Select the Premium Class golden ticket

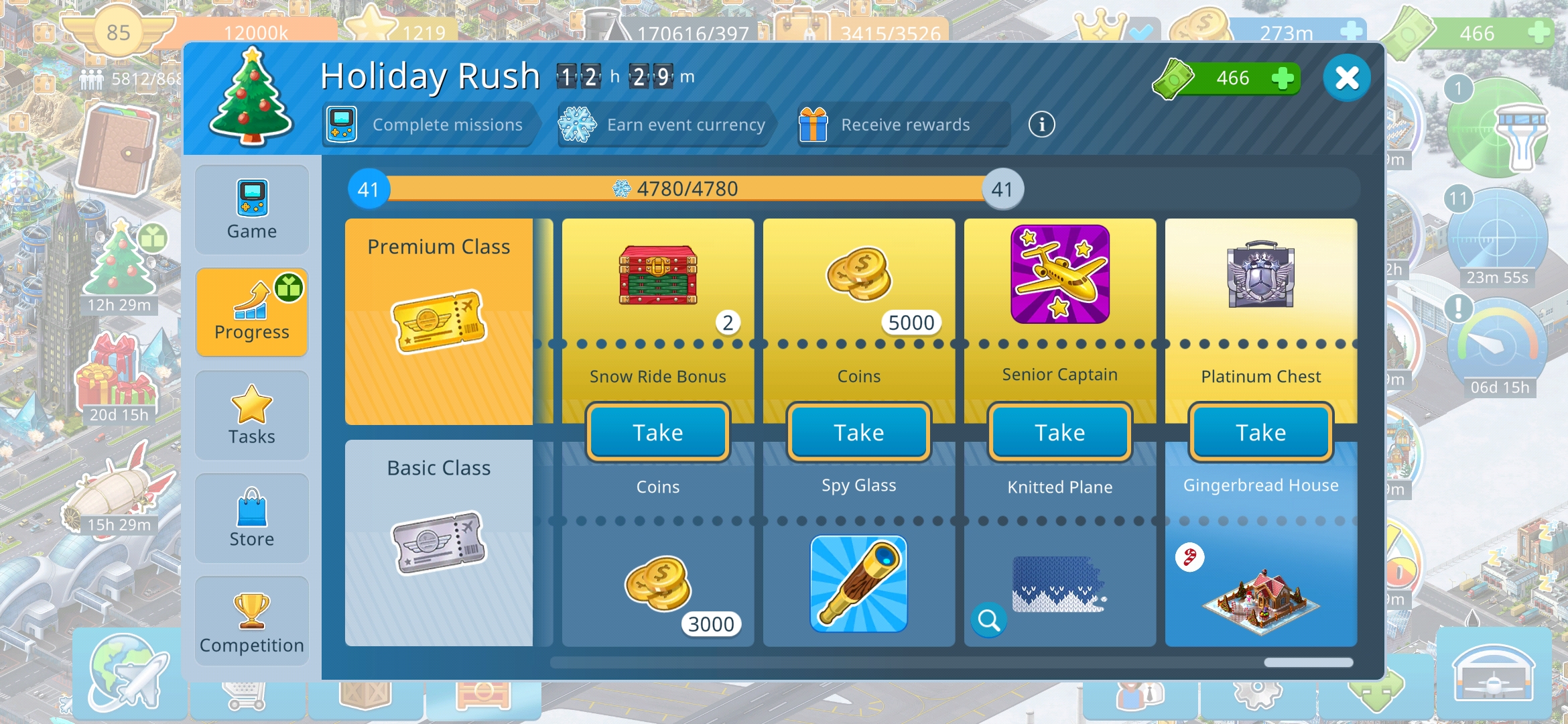439,322
